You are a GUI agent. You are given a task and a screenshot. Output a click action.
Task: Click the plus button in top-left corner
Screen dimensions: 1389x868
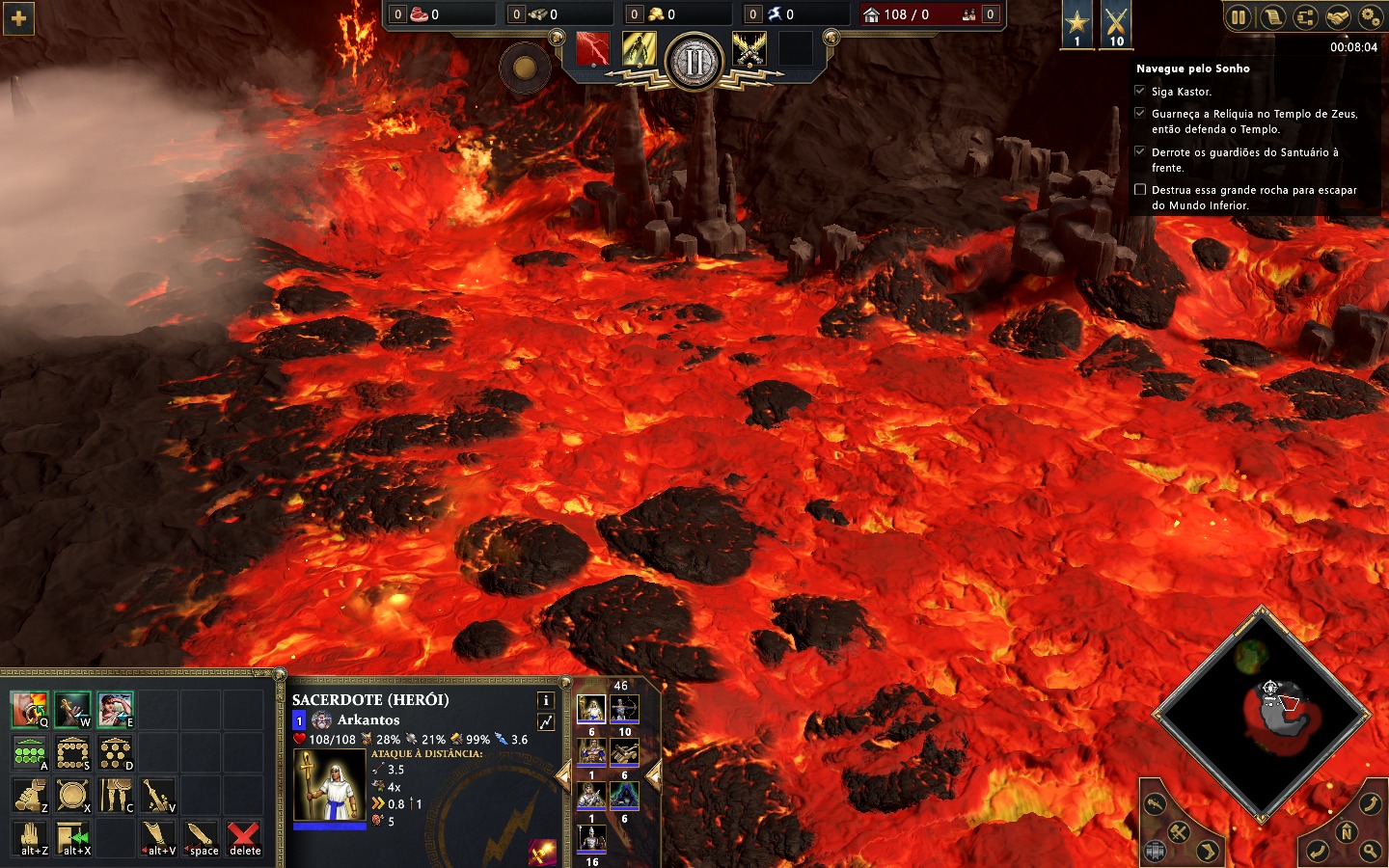click(18, 18)
